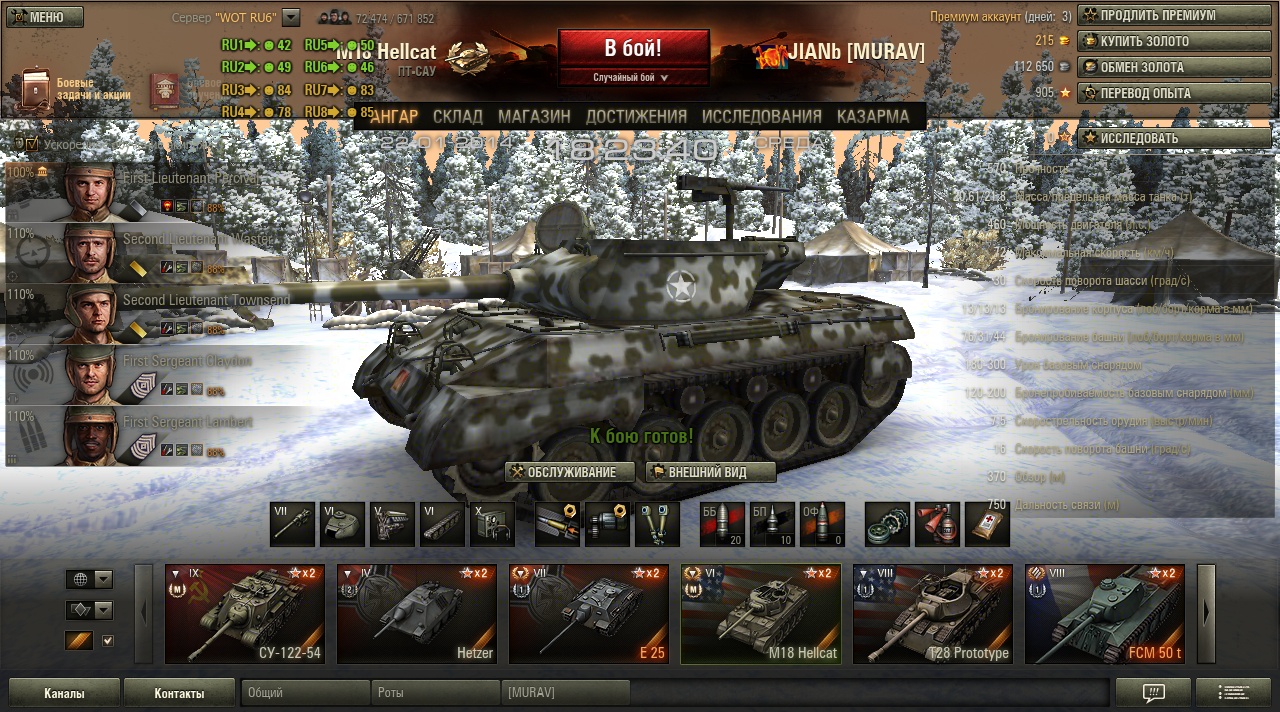Open ПЕРЕВОД ОПЫТА button
This screenshot has width=1280, height=712.
click(x=1174, y=93)
